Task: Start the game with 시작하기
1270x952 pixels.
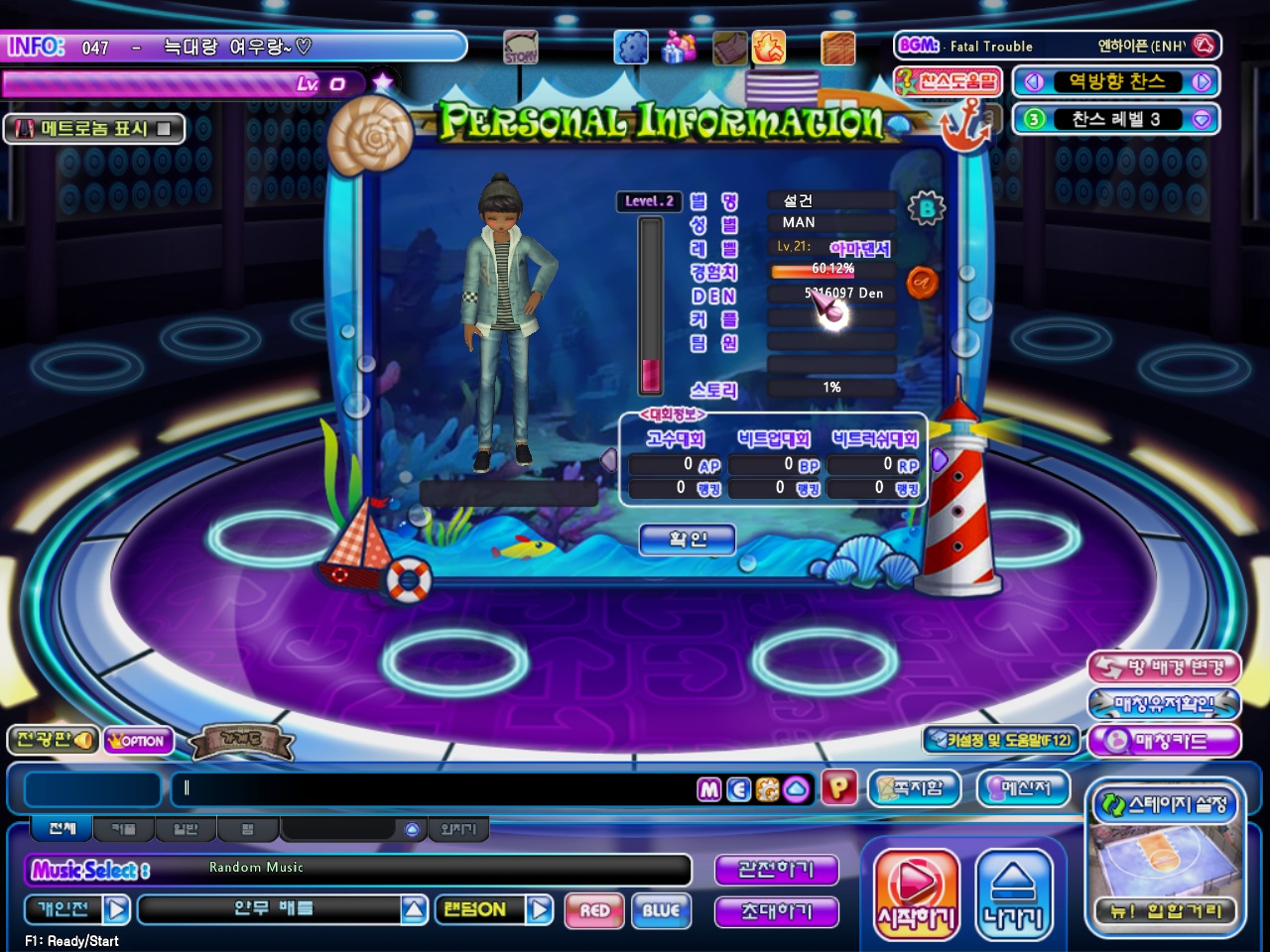Action: point(916,895)
